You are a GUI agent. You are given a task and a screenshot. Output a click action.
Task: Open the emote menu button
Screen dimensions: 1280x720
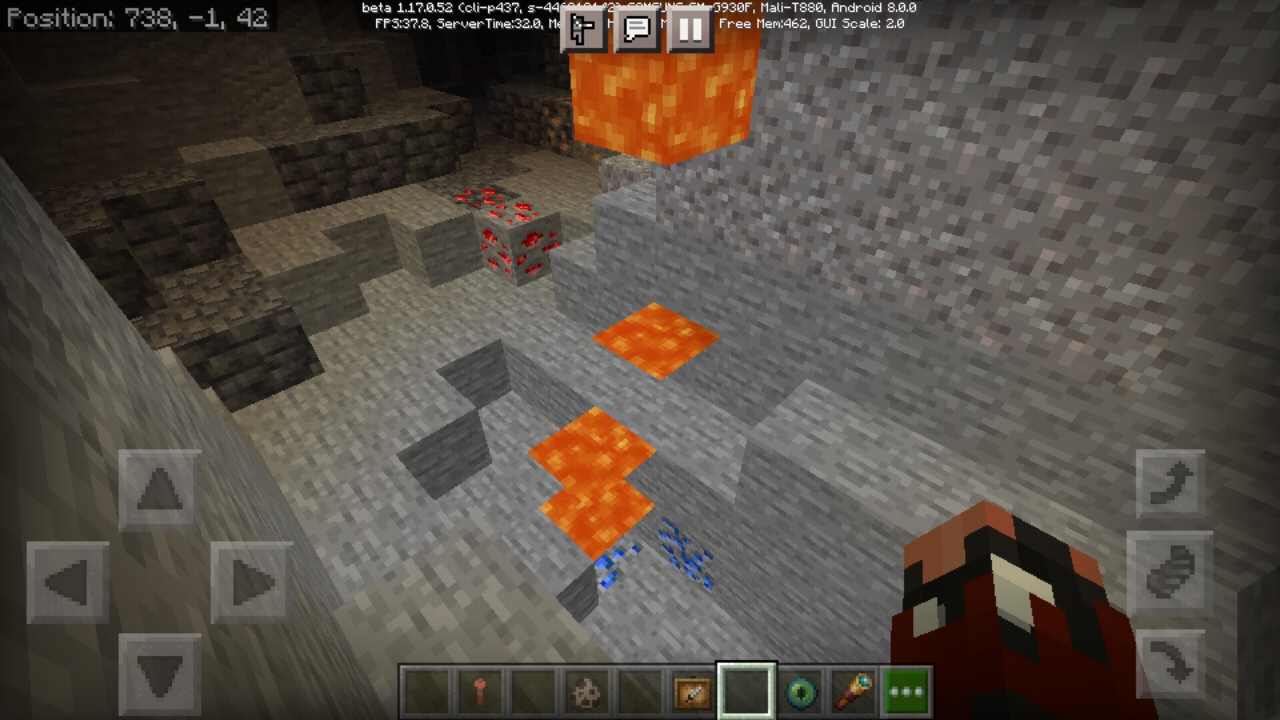point(583,30)
